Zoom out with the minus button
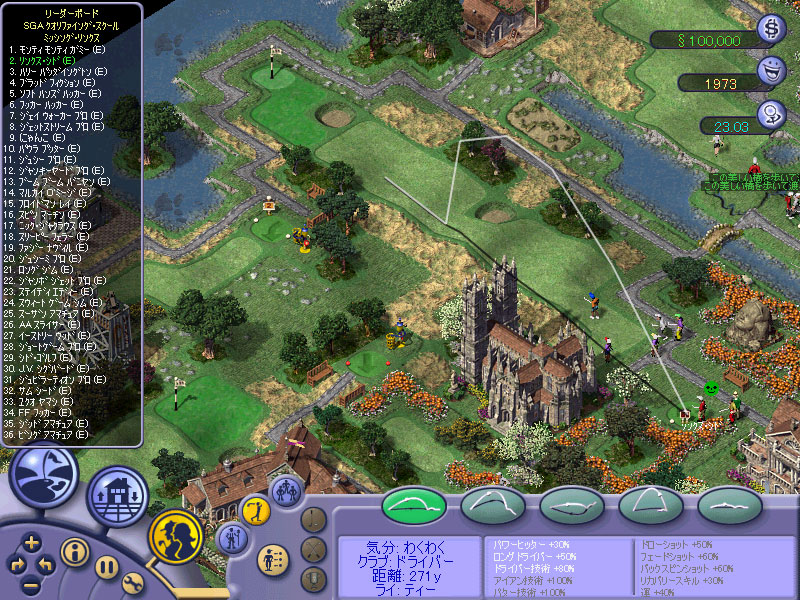 click(32, 584)
